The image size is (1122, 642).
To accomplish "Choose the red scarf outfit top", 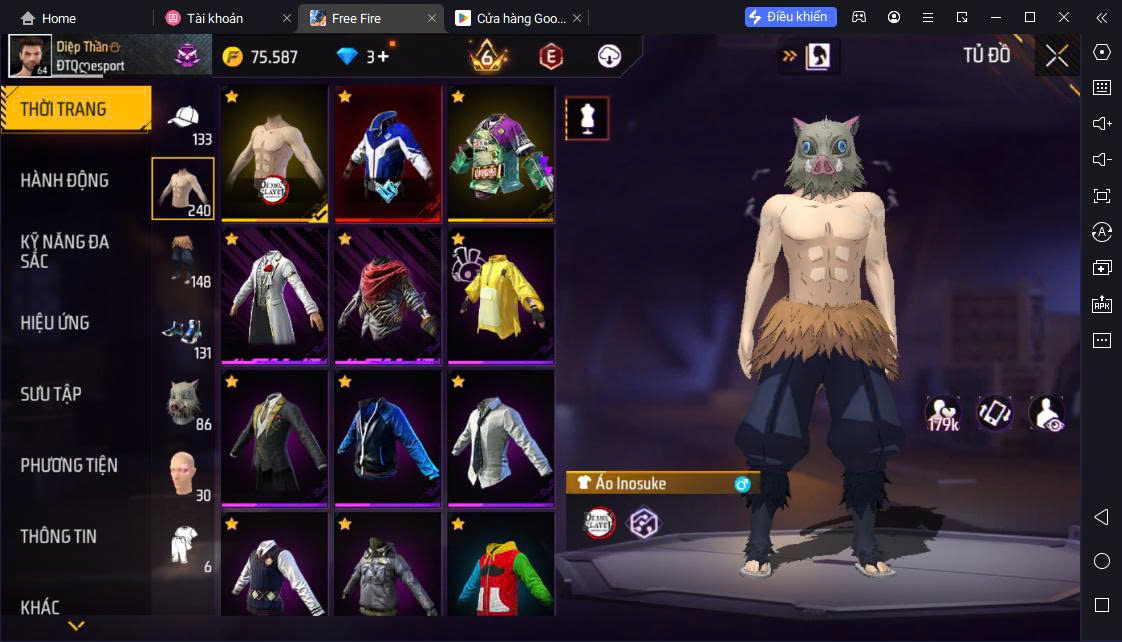I will click(x=388, y=295).
